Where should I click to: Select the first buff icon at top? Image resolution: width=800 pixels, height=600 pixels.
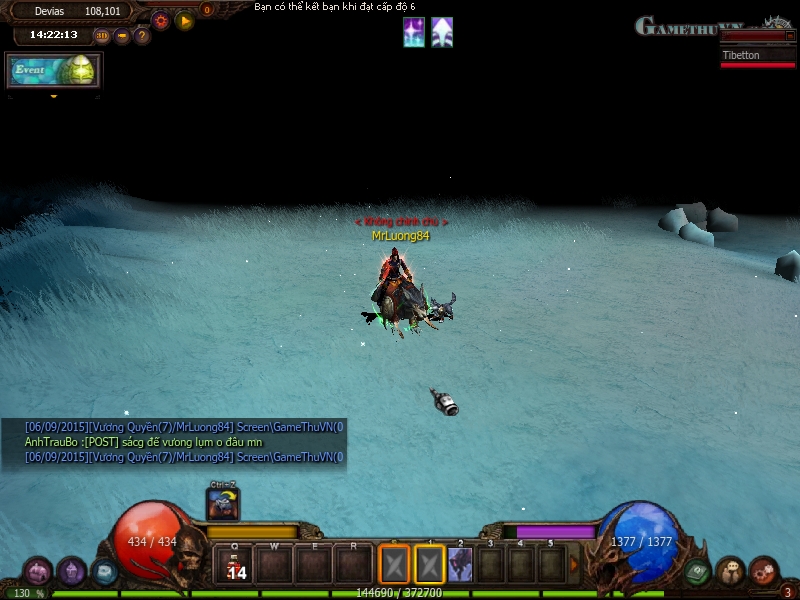pyautogui.click(x=413, y=33)
